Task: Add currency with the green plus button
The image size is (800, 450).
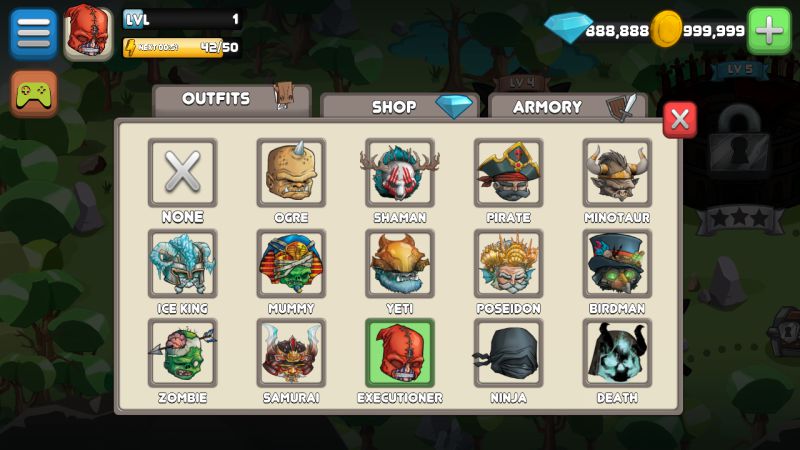Action: pos(769,31)
